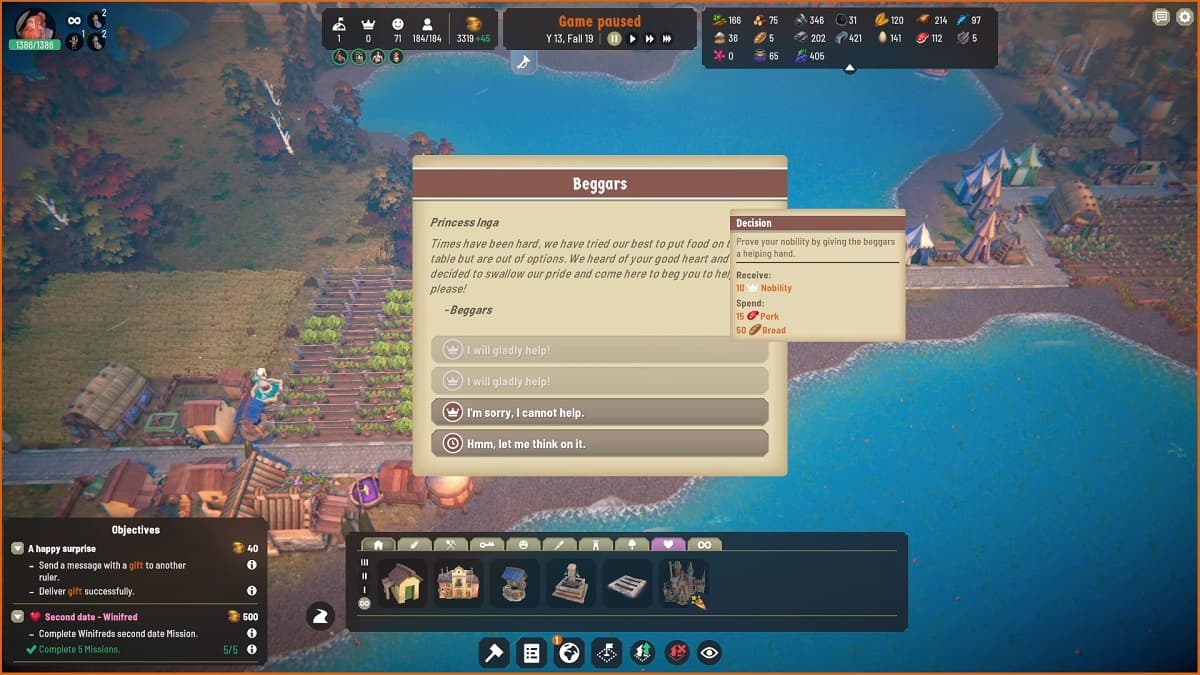Switch to the house category tab
1200x675 pixels.
[x=379, y=545]
